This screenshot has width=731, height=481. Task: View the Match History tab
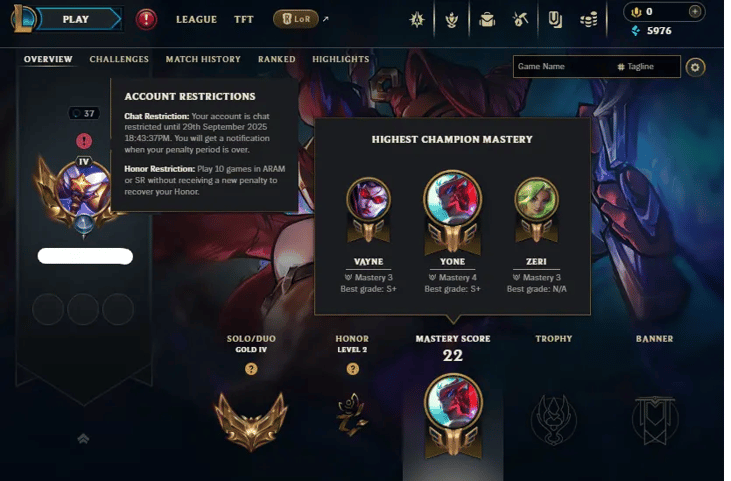pyautogui.click(x=203, y=59)
